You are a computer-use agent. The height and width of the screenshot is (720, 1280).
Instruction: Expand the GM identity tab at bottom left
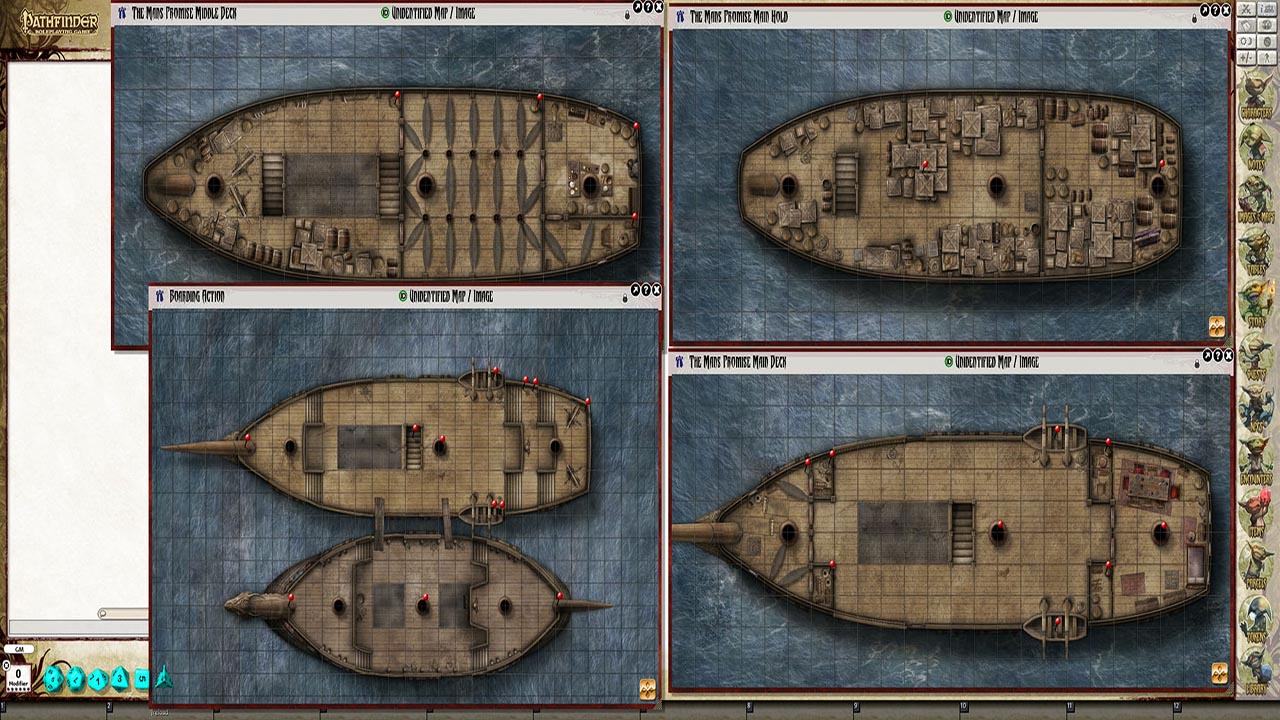17,649
